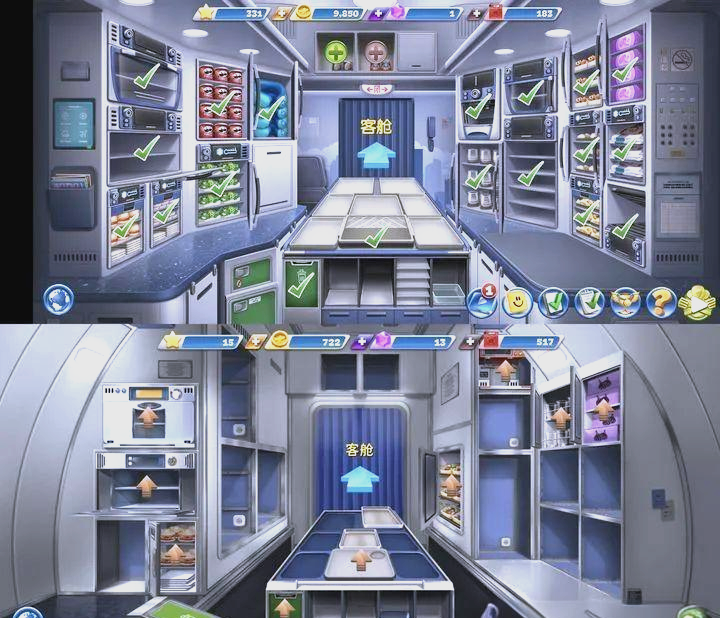Add coins using plus beside 722 counter
Screen dimensions: 720x618
(258, 342)
